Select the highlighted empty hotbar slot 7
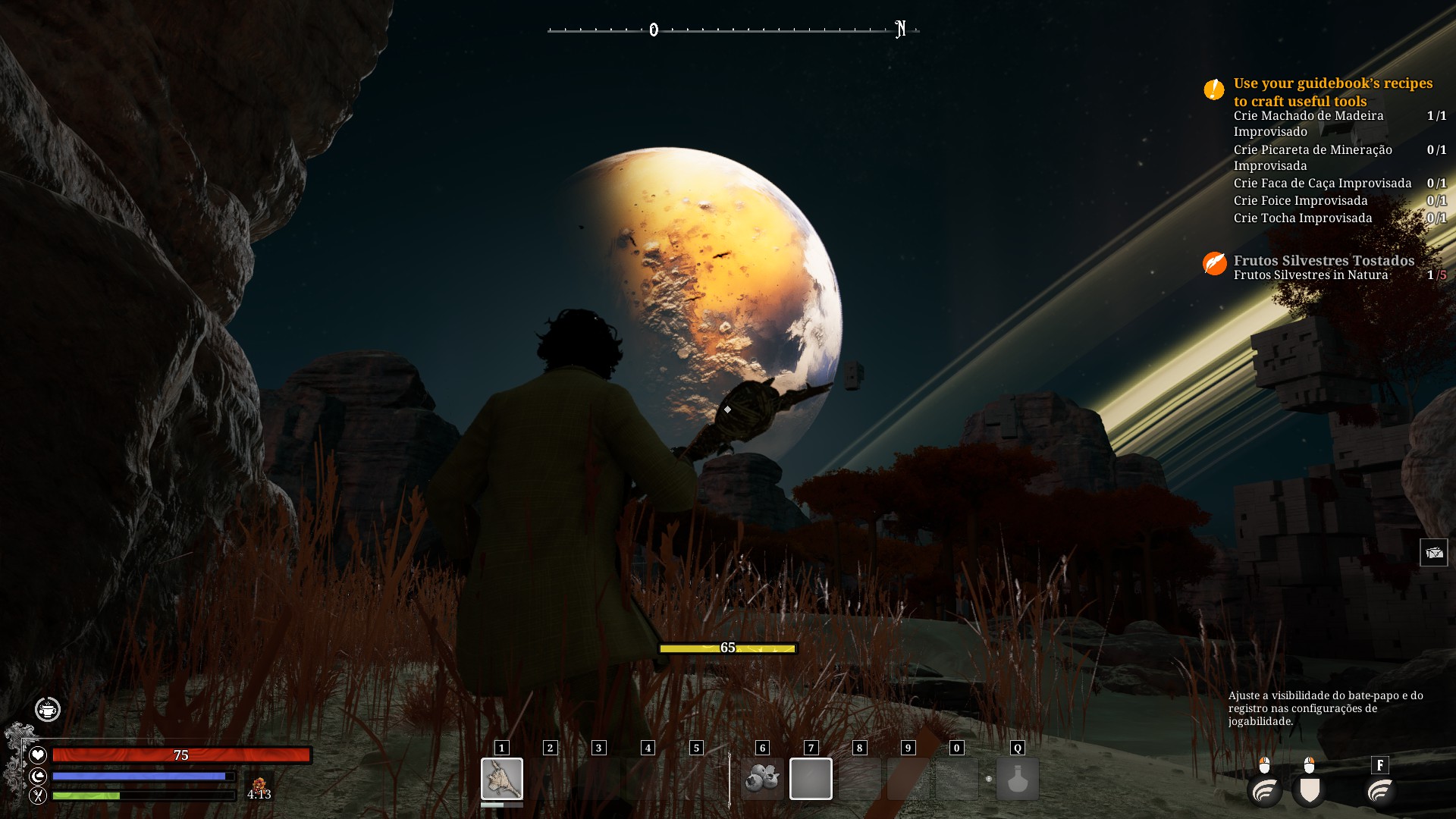The height and width of the screenshot is (819, 1456). 811,778
